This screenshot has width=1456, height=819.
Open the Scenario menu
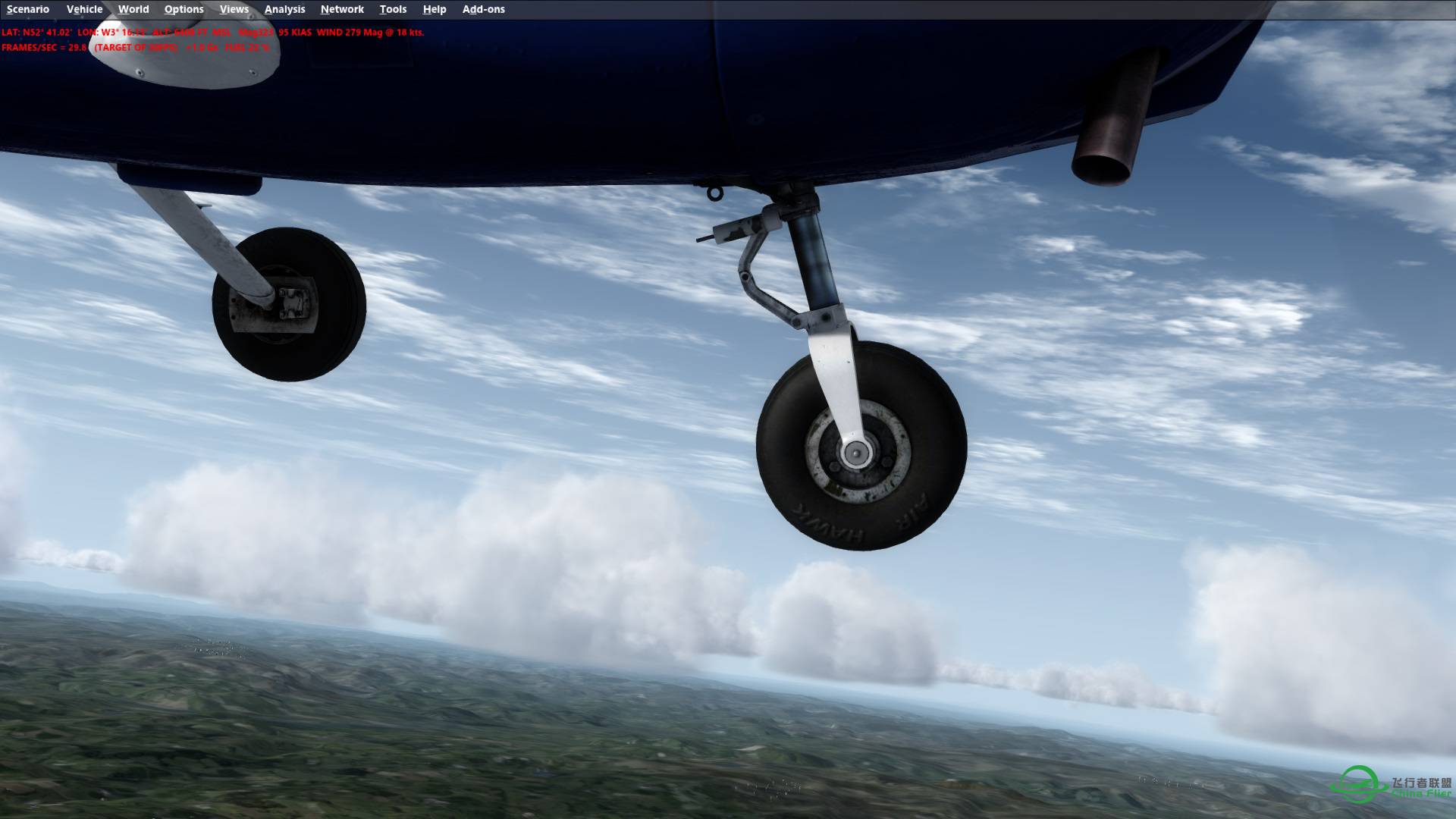(27, 9)
